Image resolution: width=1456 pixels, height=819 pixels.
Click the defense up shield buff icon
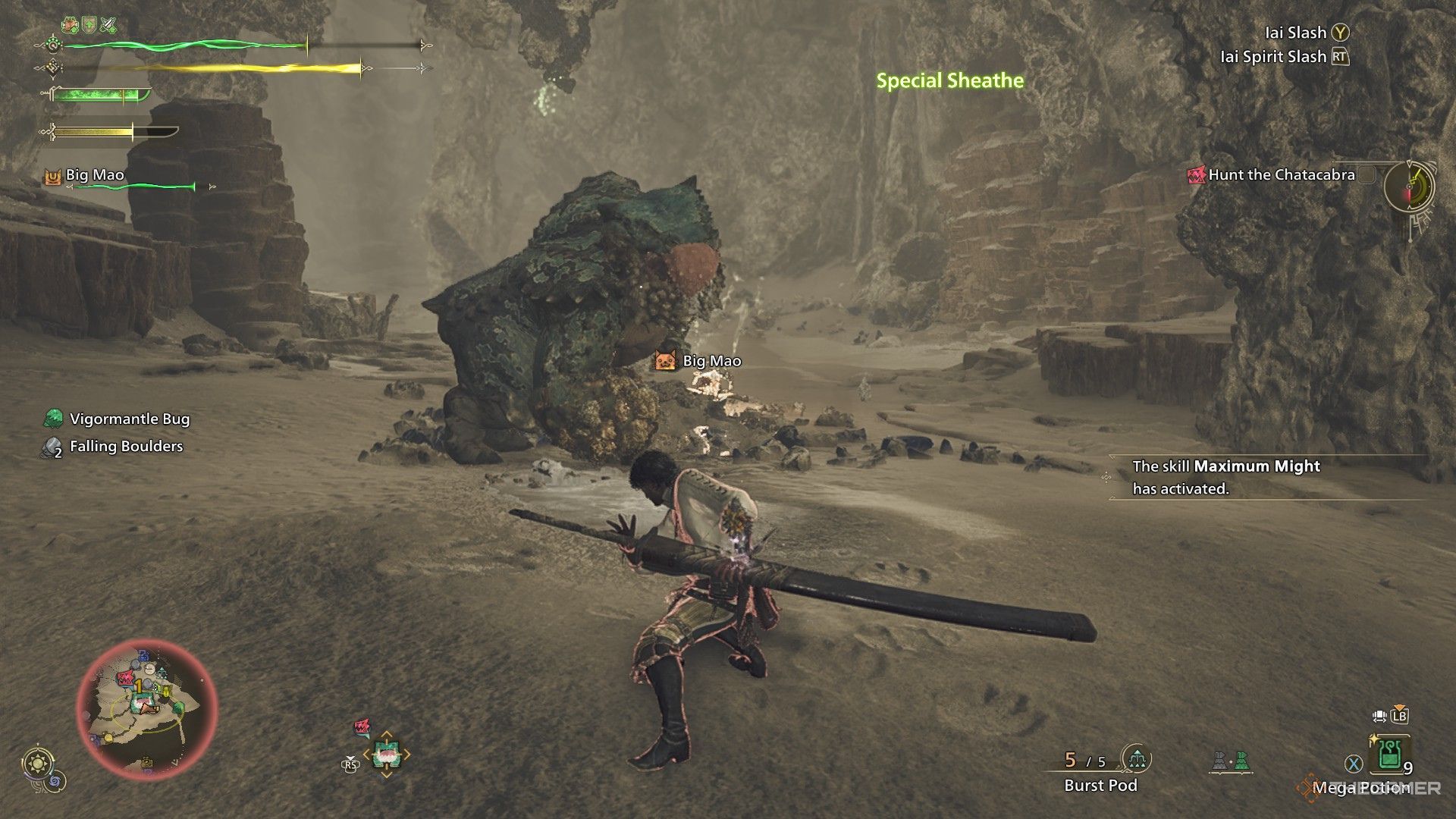(x=89, y=25)
